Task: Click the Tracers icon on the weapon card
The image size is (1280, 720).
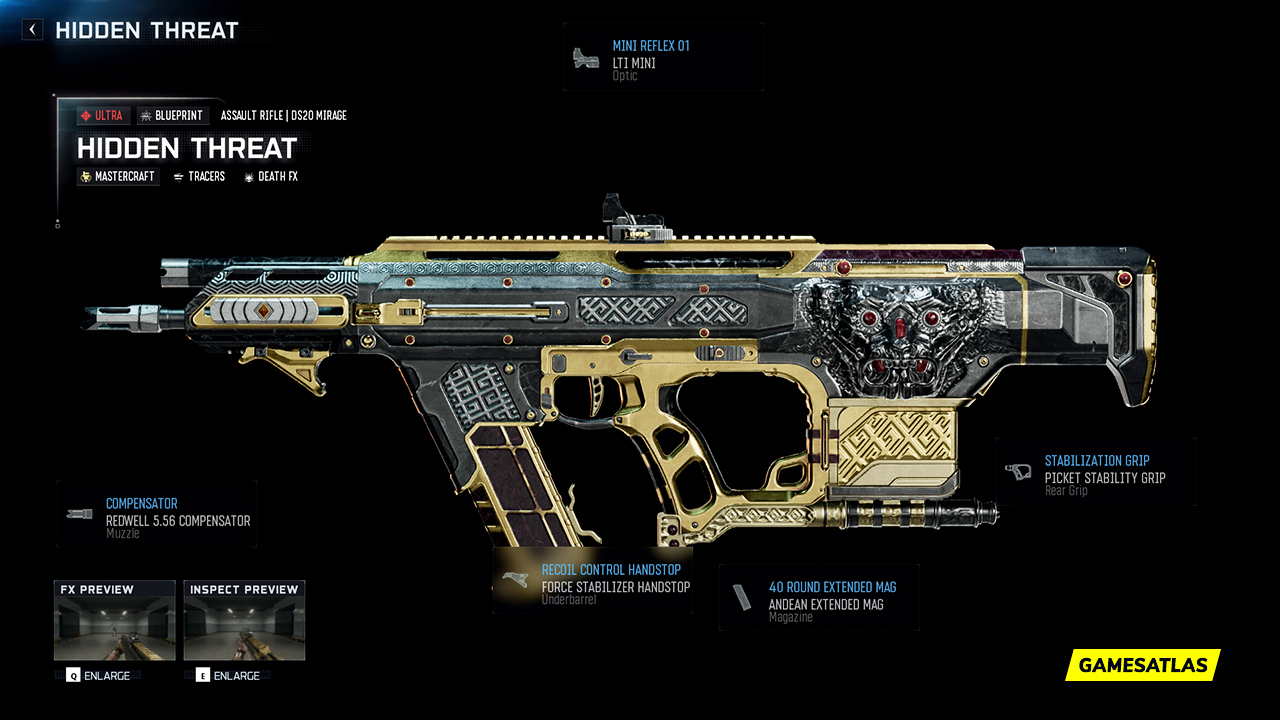Action: coord(178,176)
